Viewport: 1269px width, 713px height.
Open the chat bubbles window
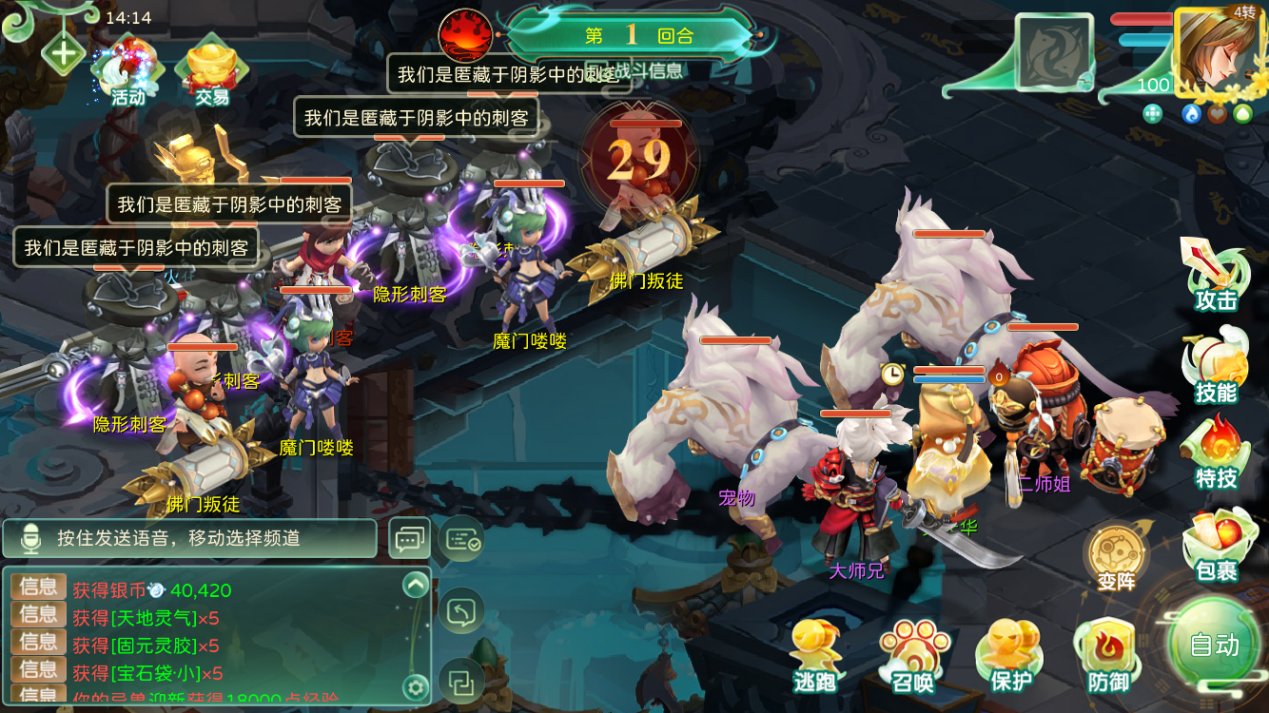(409, 539)
